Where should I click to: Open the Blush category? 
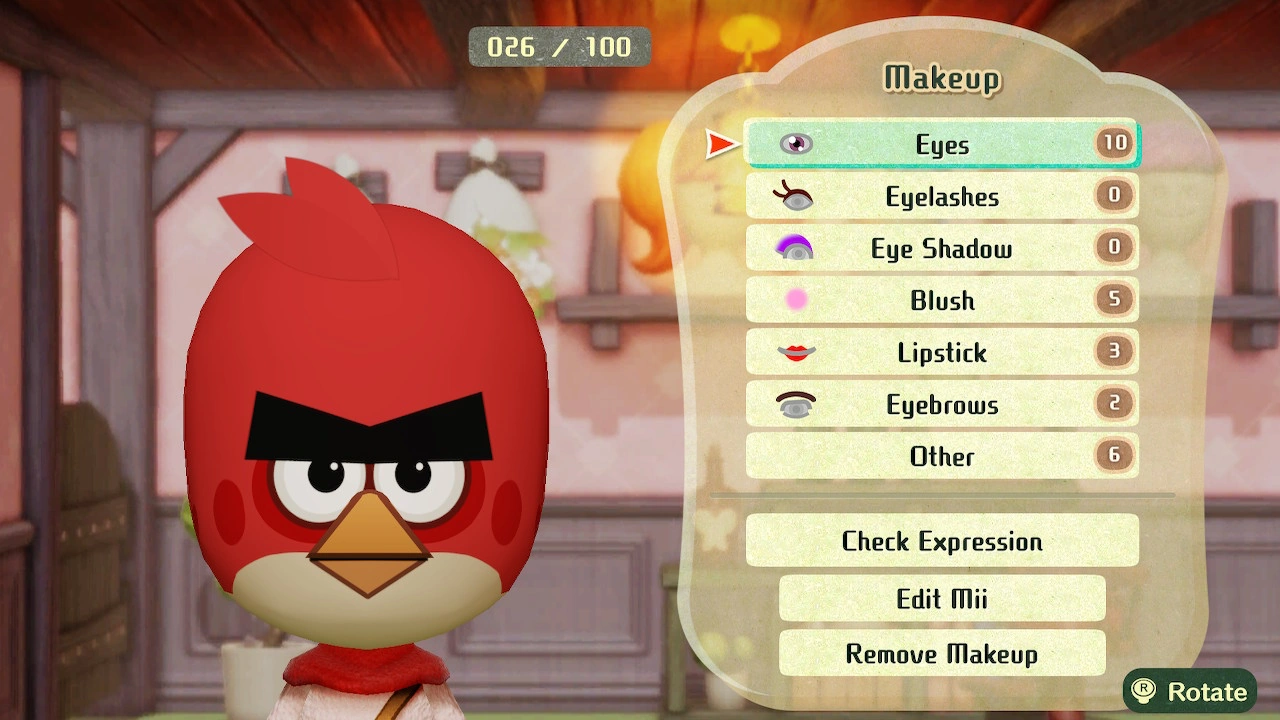[x=940, y=300]
